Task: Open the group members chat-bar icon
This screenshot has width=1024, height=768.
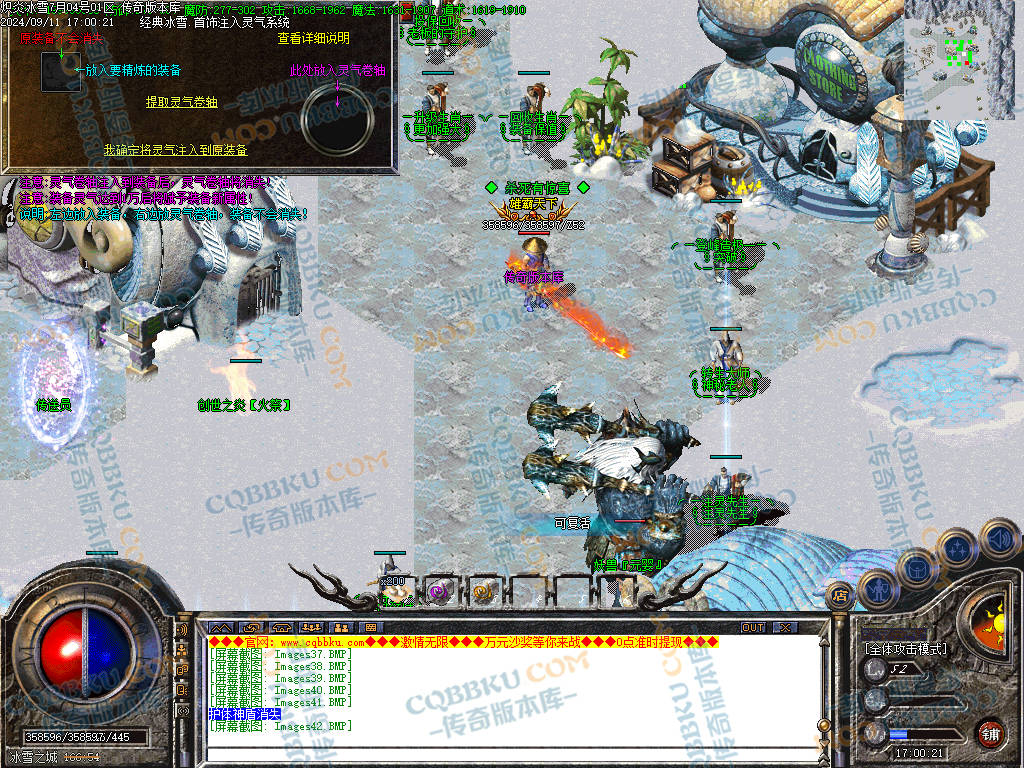Action: 310,627
